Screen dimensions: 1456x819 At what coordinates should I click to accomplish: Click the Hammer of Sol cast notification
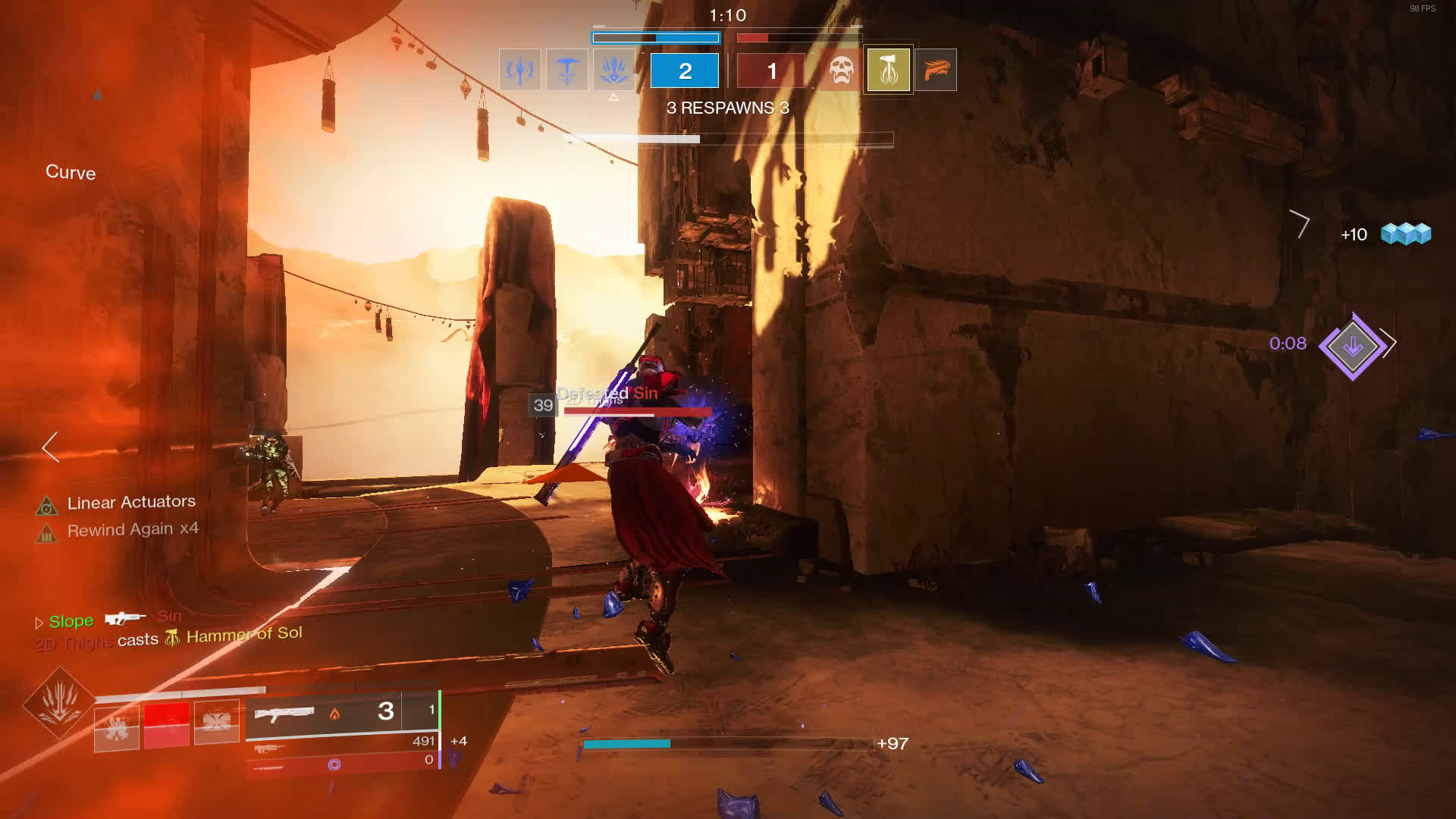(243, 635)
